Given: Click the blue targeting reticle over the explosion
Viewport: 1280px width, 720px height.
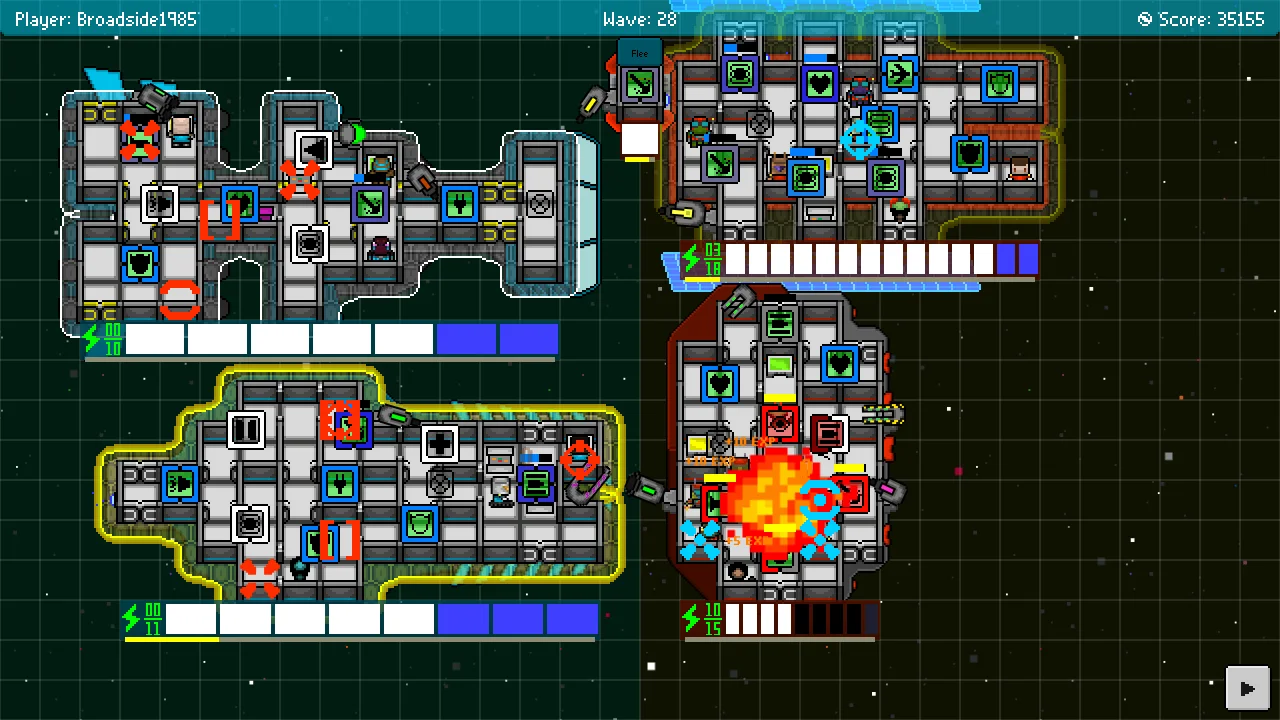Looking at the screenshot, I should (x=820, y=498).
